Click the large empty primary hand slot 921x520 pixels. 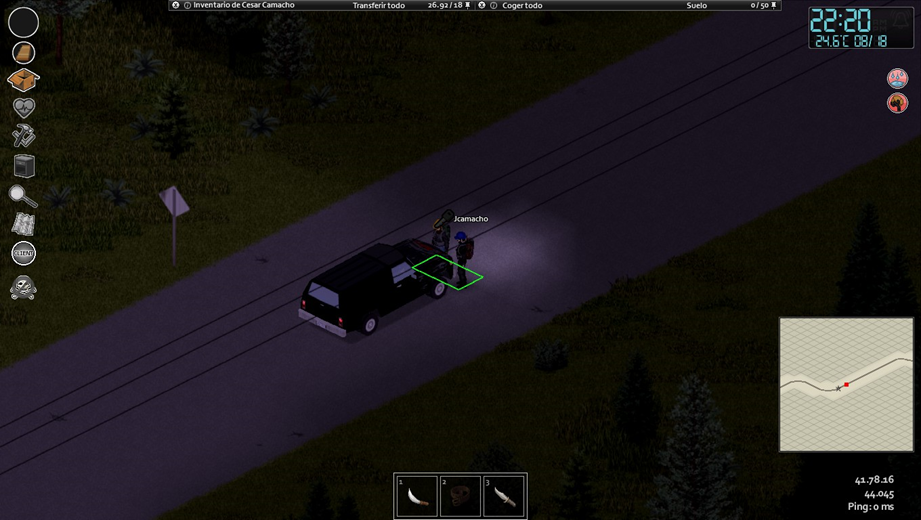point(23,21)
